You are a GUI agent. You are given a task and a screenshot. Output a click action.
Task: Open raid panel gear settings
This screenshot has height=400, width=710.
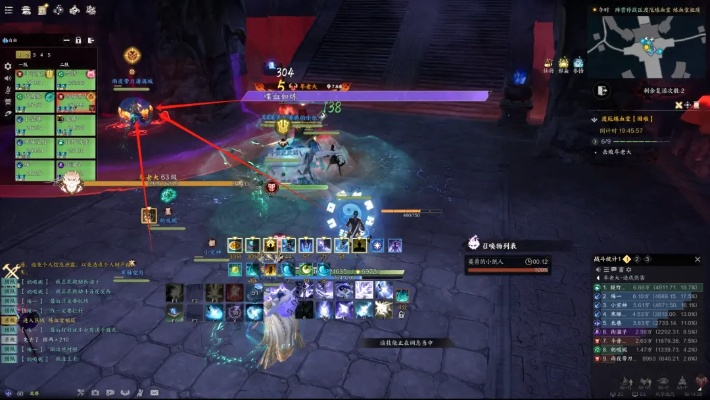8,66
